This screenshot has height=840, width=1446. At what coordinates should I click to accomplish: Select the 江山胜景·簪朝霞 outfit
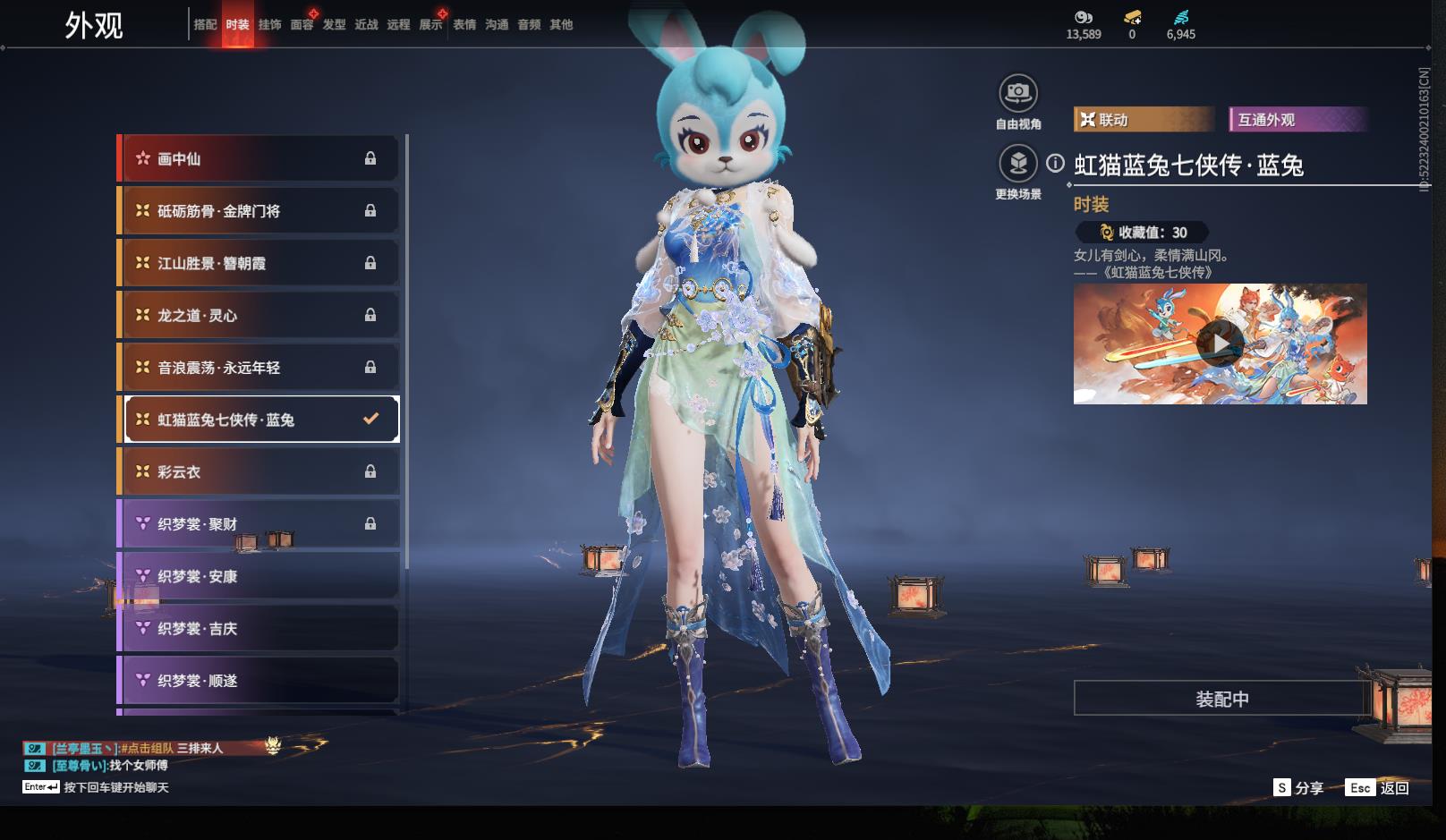tap(259, 263)
